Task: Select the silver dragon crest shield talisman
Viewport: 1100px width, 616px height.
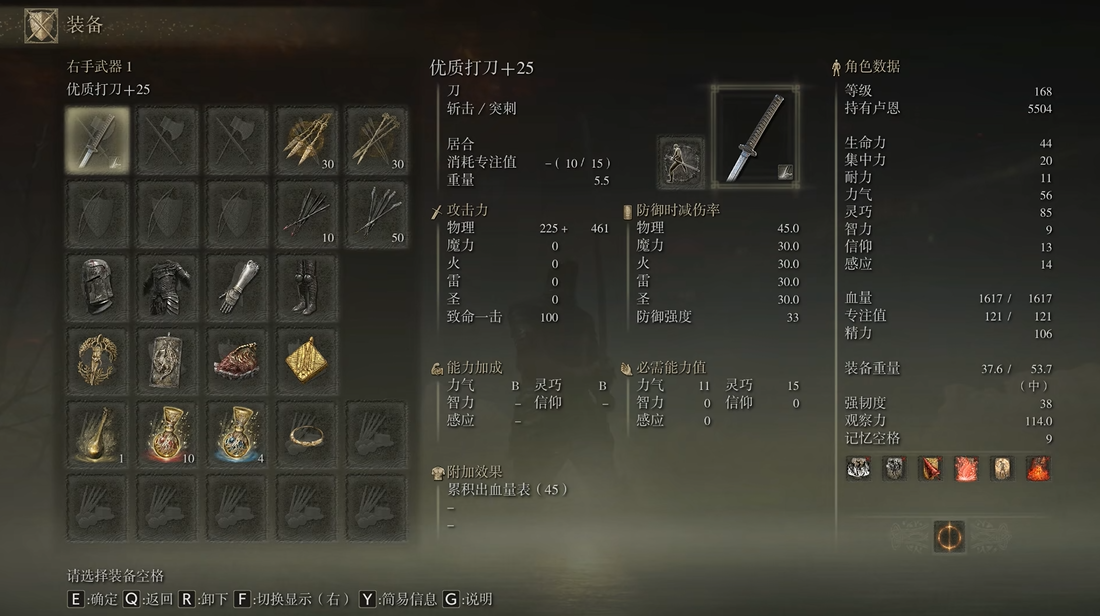Action: click(167, 360)
